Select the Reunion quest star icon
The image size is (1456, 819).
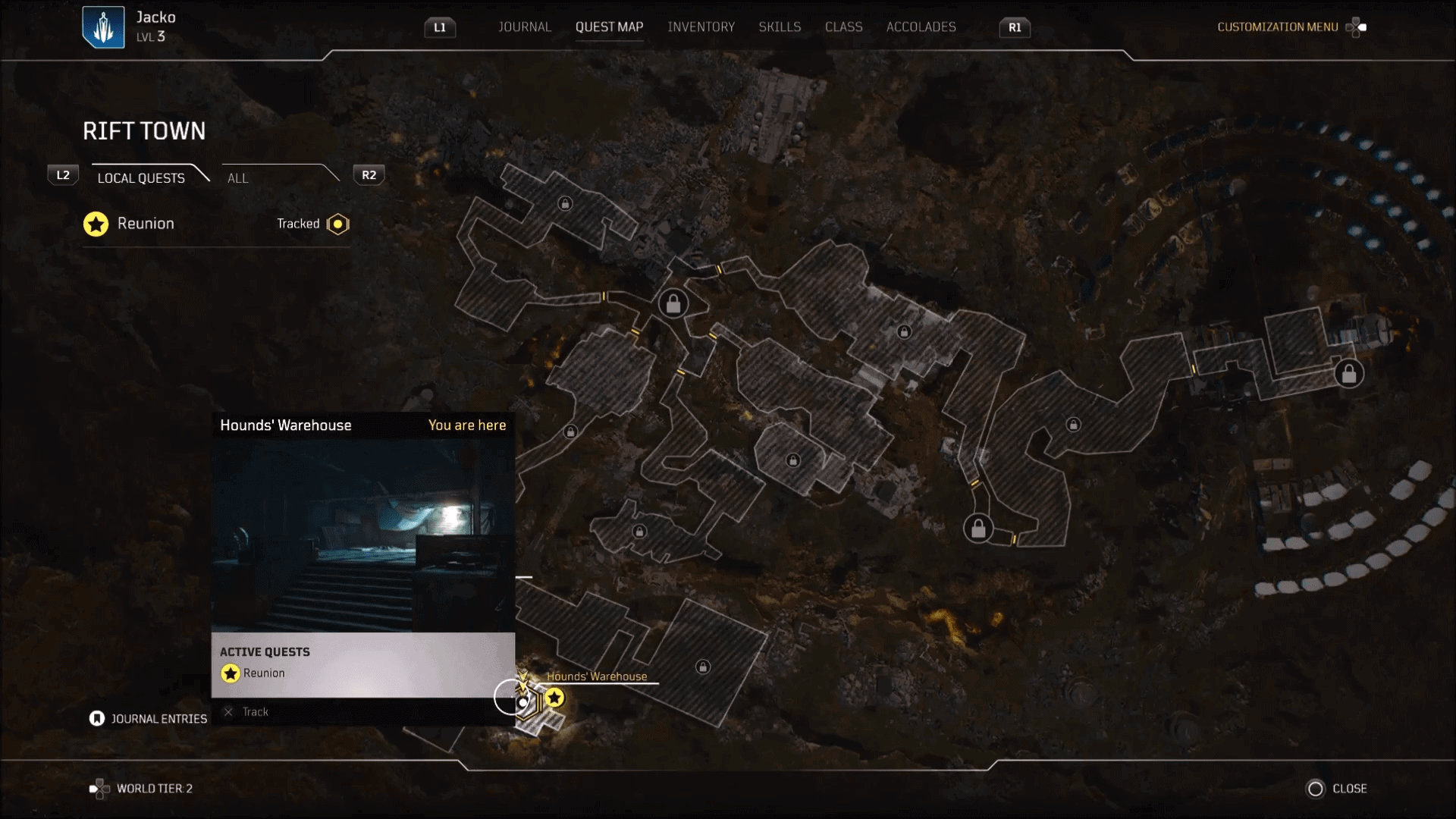[x=96, y=224]
